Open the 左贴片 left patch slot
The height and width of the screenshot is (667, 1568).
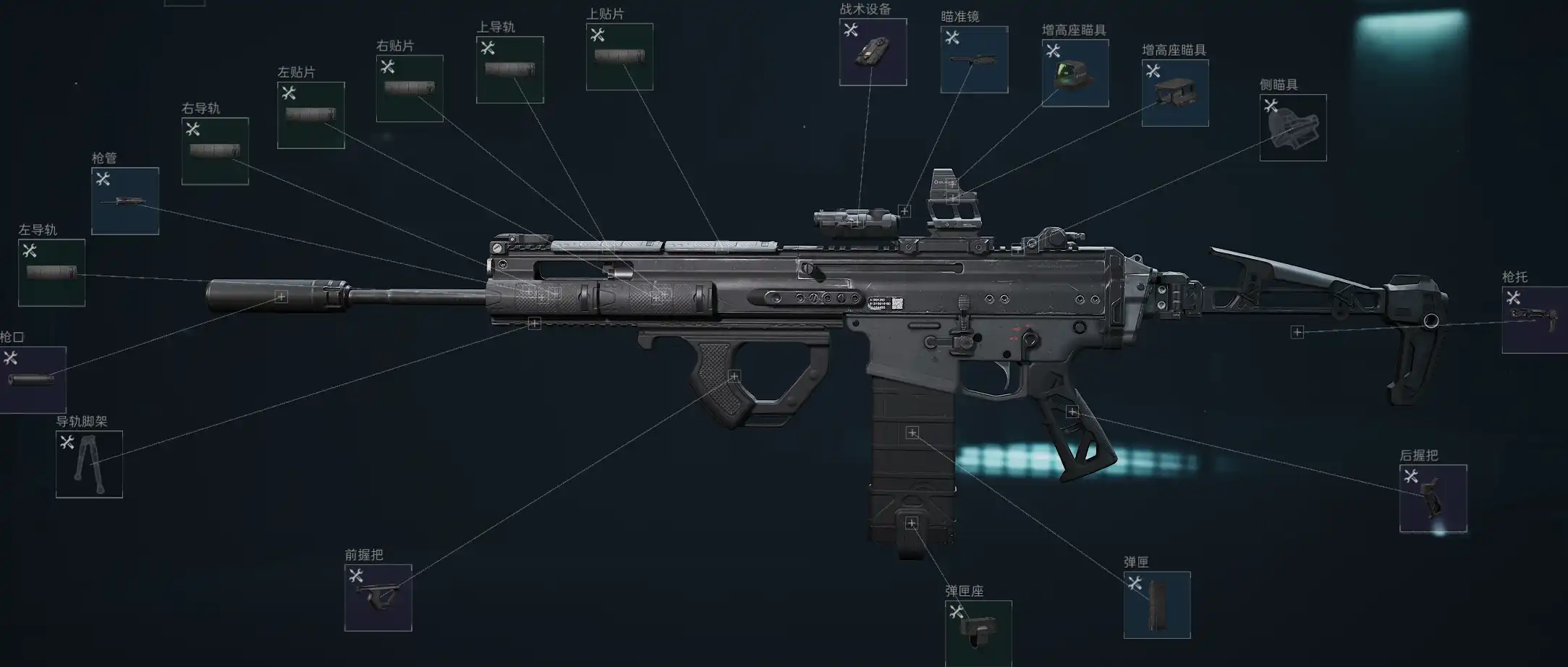click(x=310, y=115)
